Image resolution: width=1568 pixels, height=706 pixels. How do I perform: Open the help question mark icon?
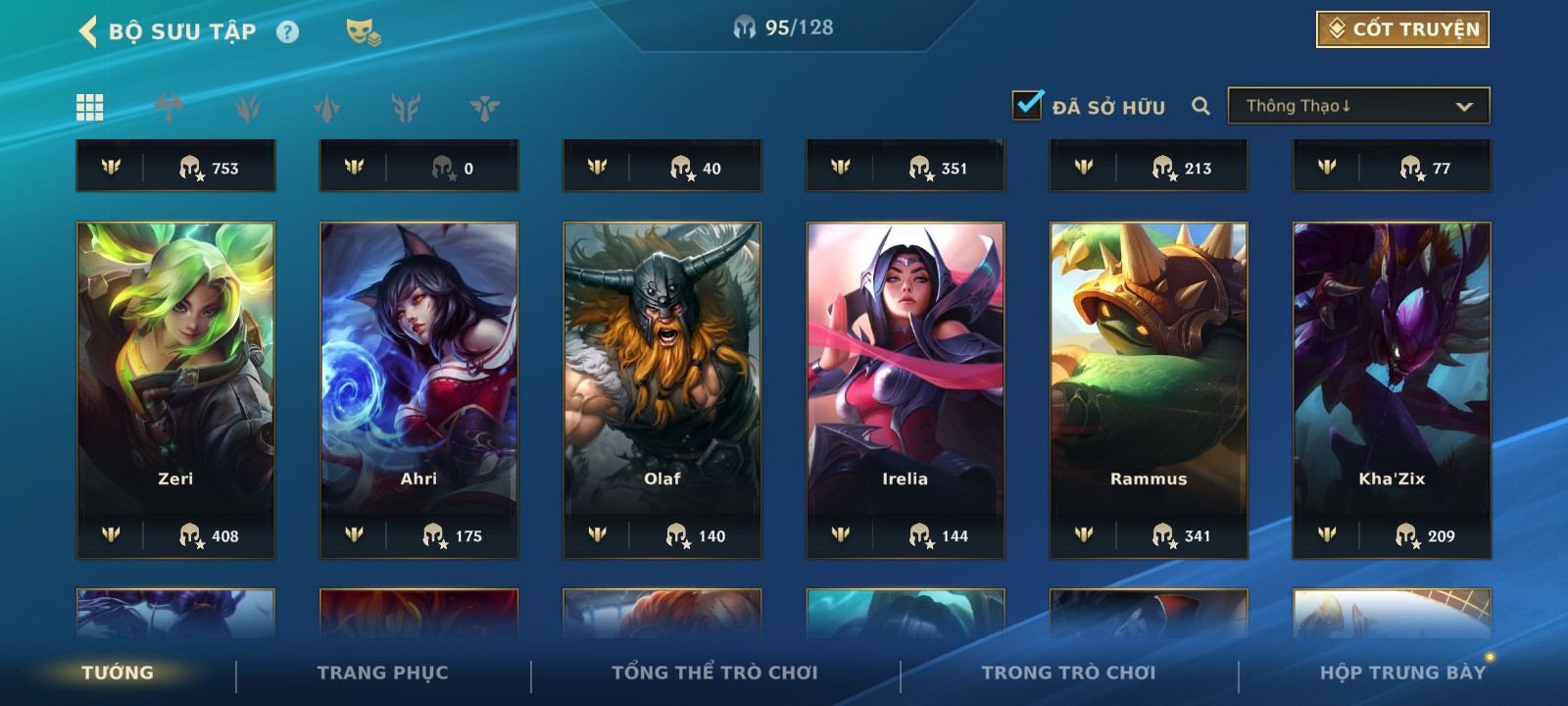pos(287,32)
